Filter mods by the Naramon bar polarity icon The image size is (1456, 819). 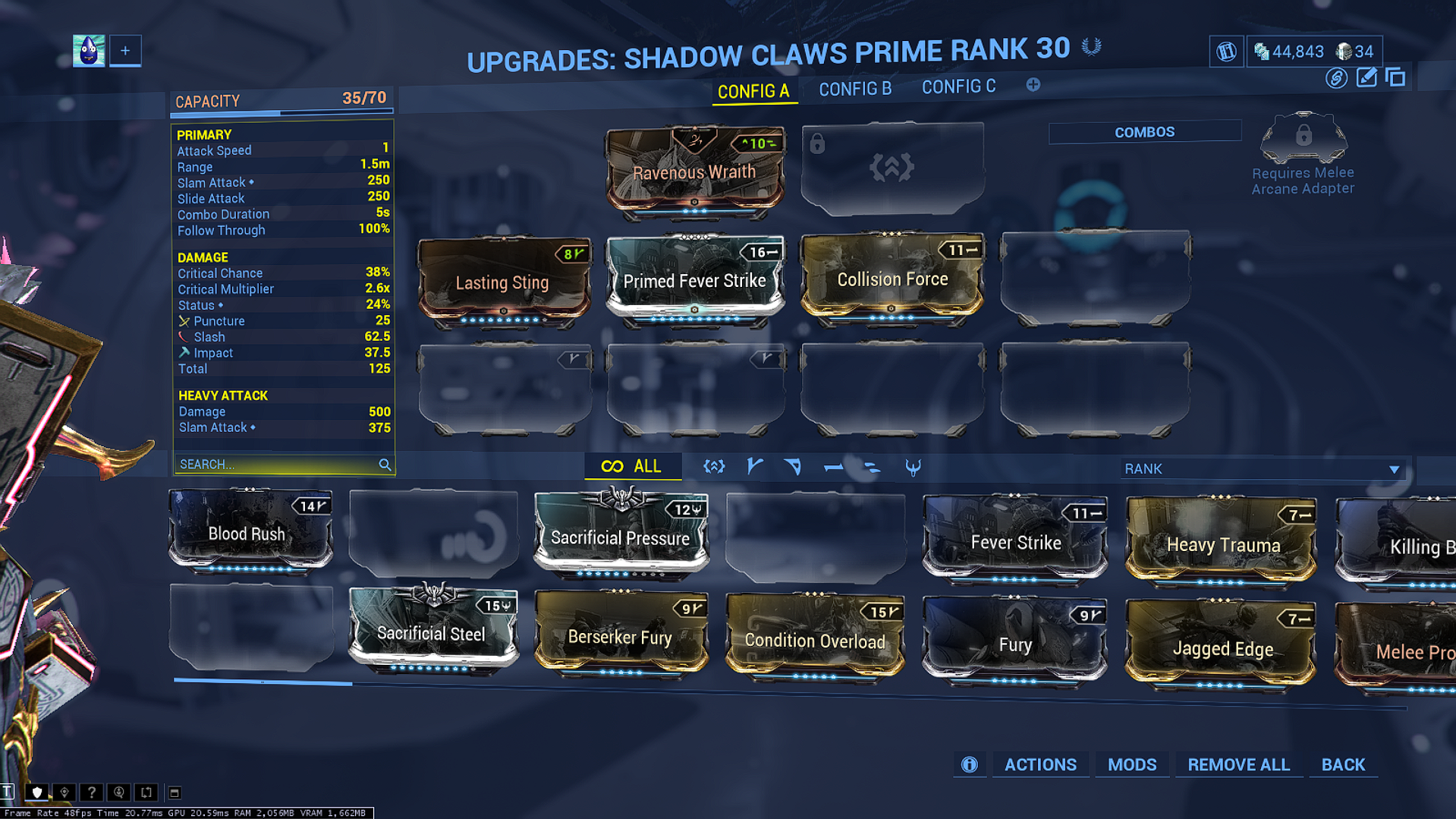[833, 467]
